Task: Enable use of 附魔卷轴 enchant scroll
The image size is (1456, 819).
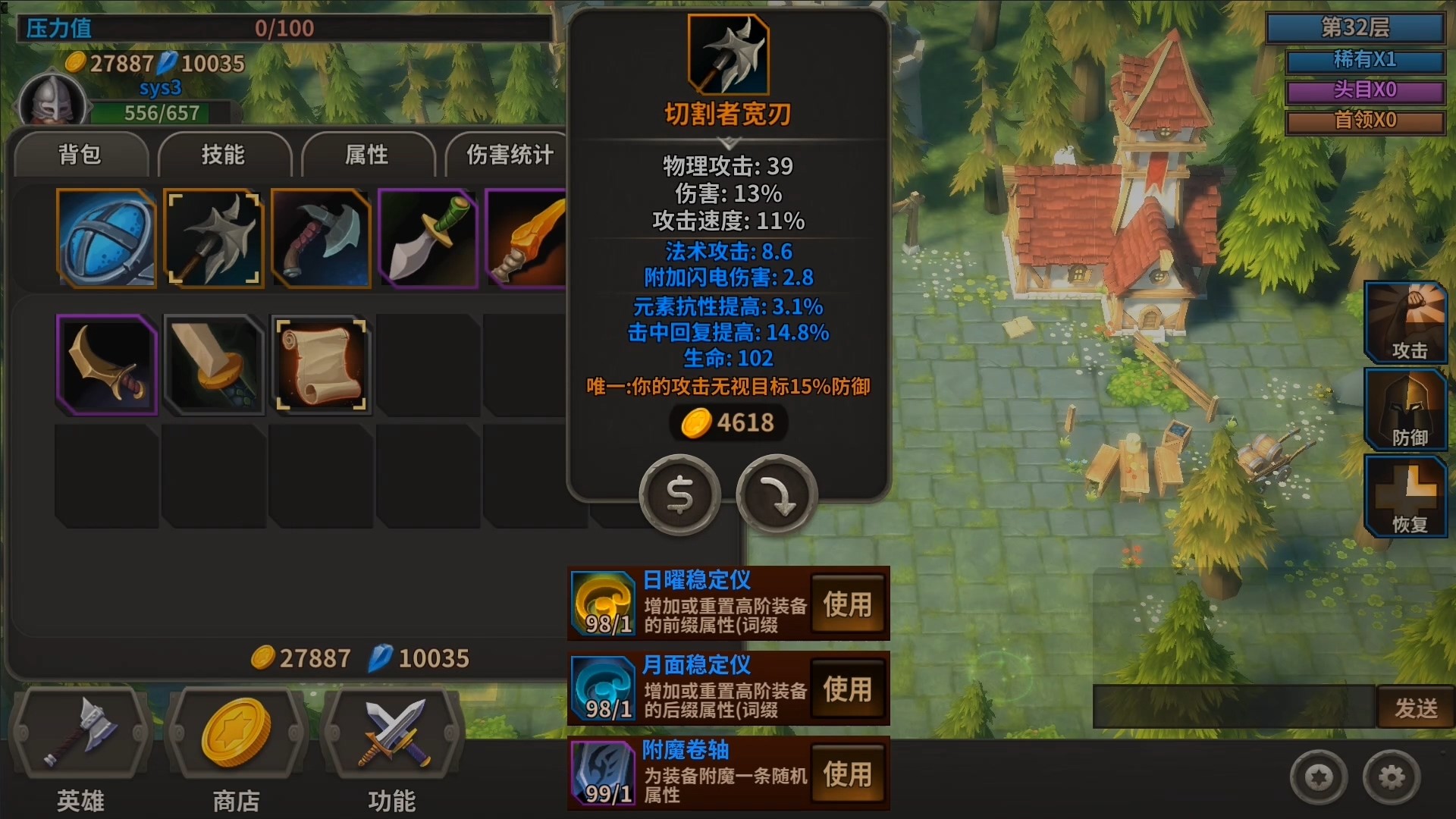Action: pos(849,774)
